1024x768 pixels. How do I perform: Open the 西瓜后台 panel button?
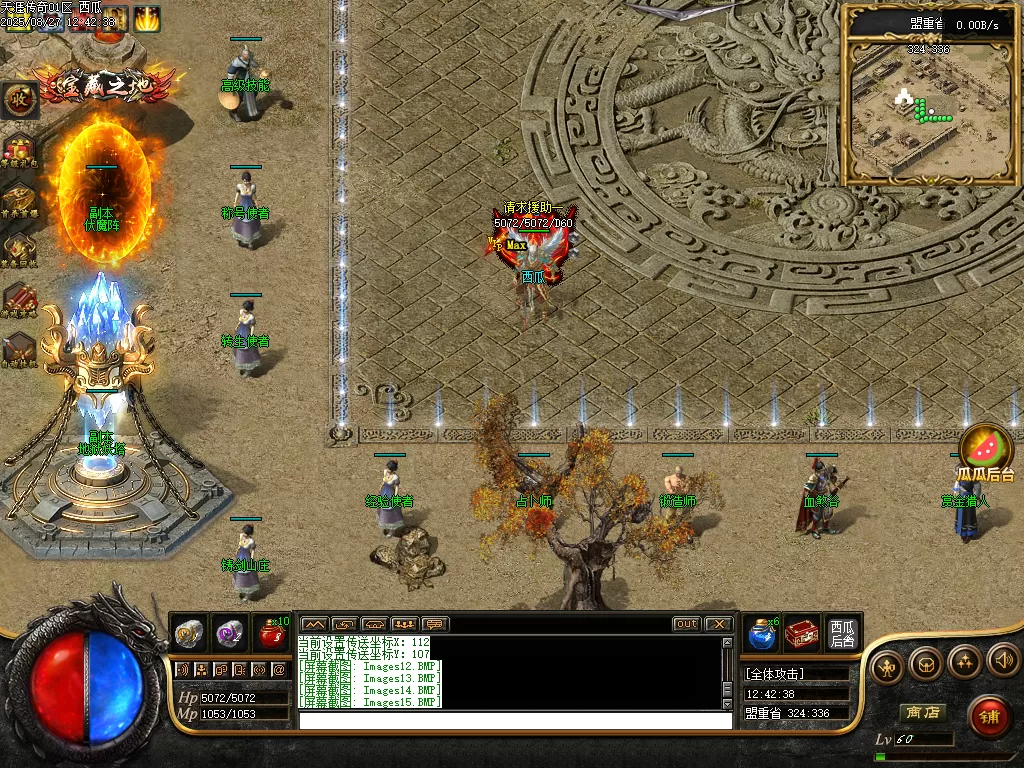pos(842,633)
